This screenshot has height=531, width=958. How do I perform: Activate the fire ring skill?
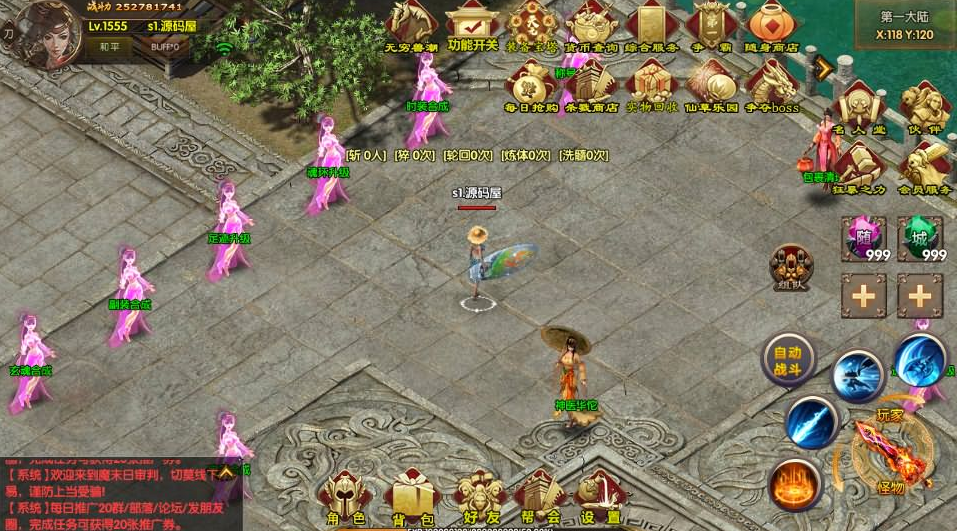coord(795,484)
